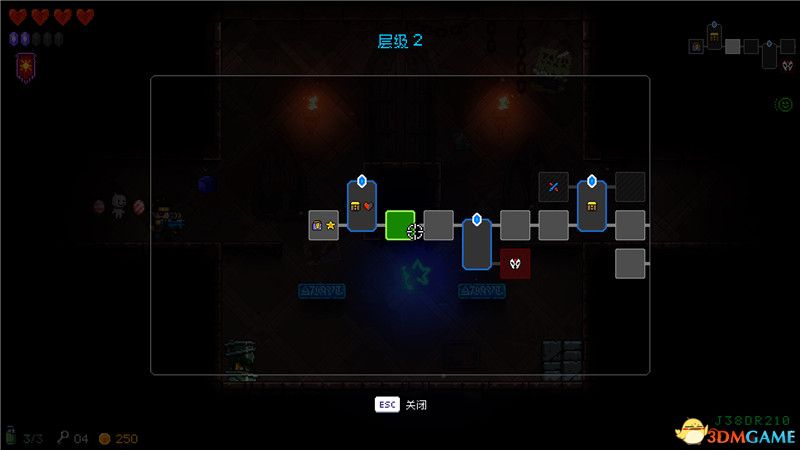The height and width of the screenshot is (450, 800).
Task: Pick the red boss skull room
Action: point(515,263)
